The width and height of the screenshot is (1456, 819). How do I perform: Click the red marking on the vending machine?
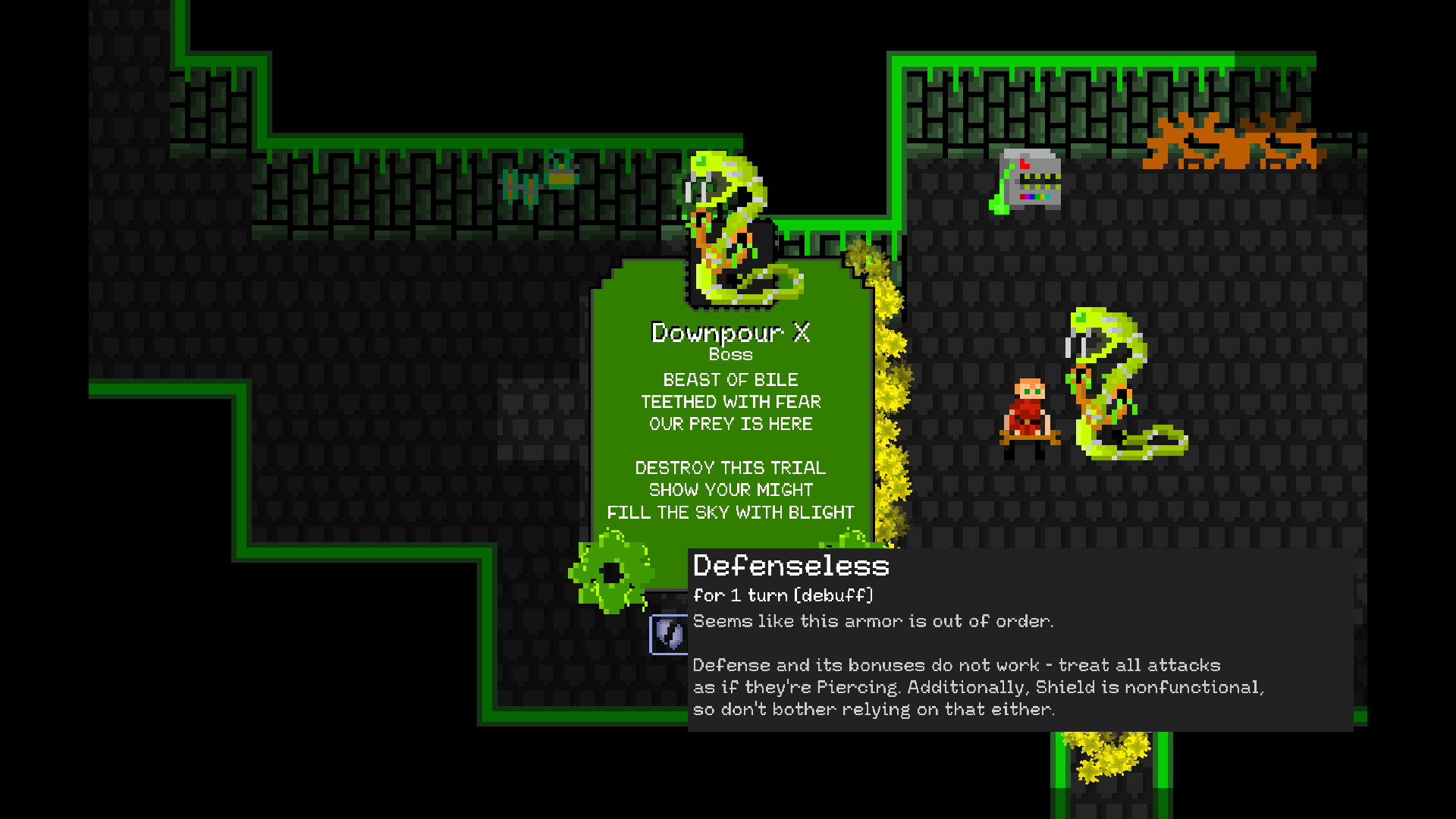[1024, 163]
